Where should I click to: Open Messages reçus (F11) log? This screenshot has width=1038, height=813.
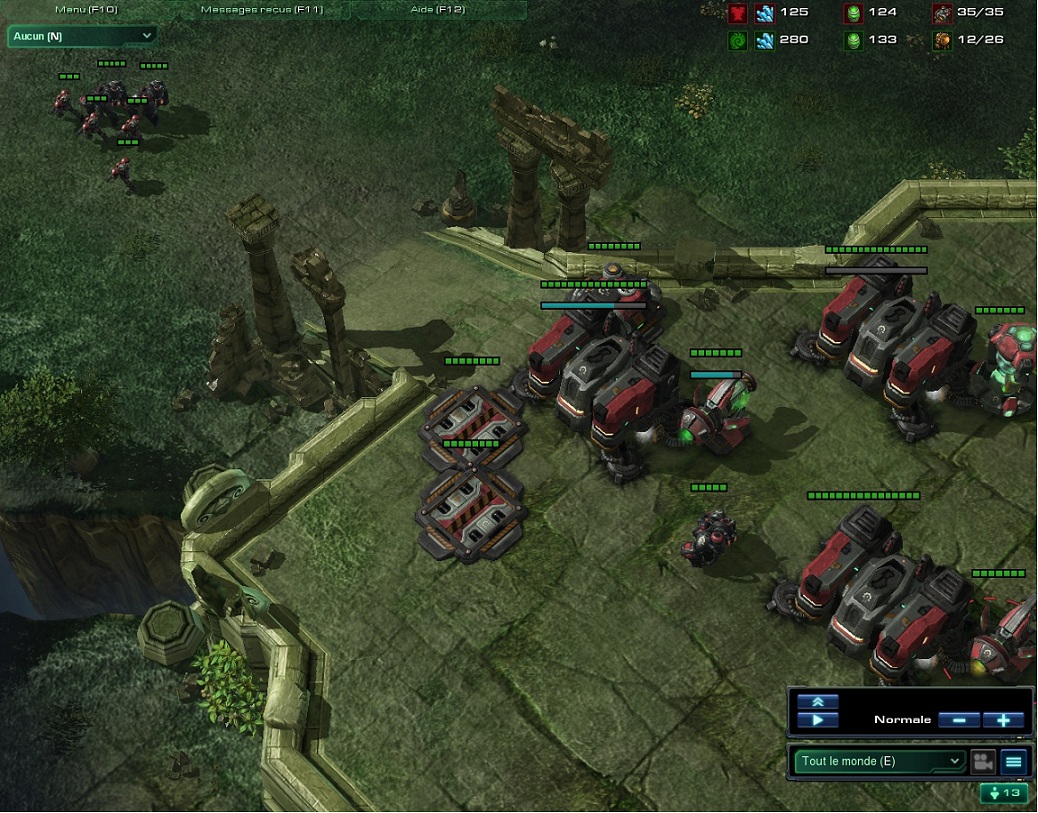(x=260, y=10)
